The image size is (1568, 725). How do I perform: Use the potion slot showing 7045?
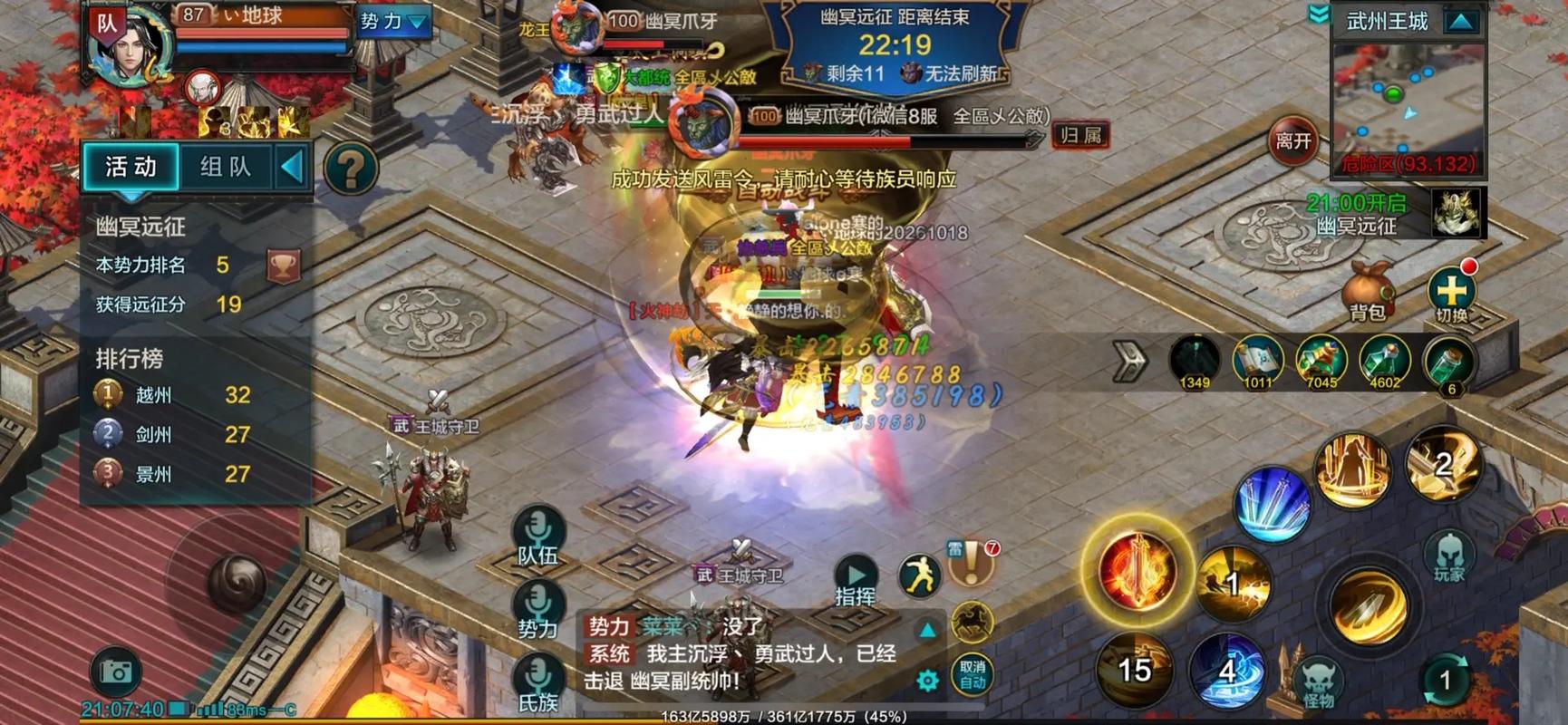coord(1321,361)
